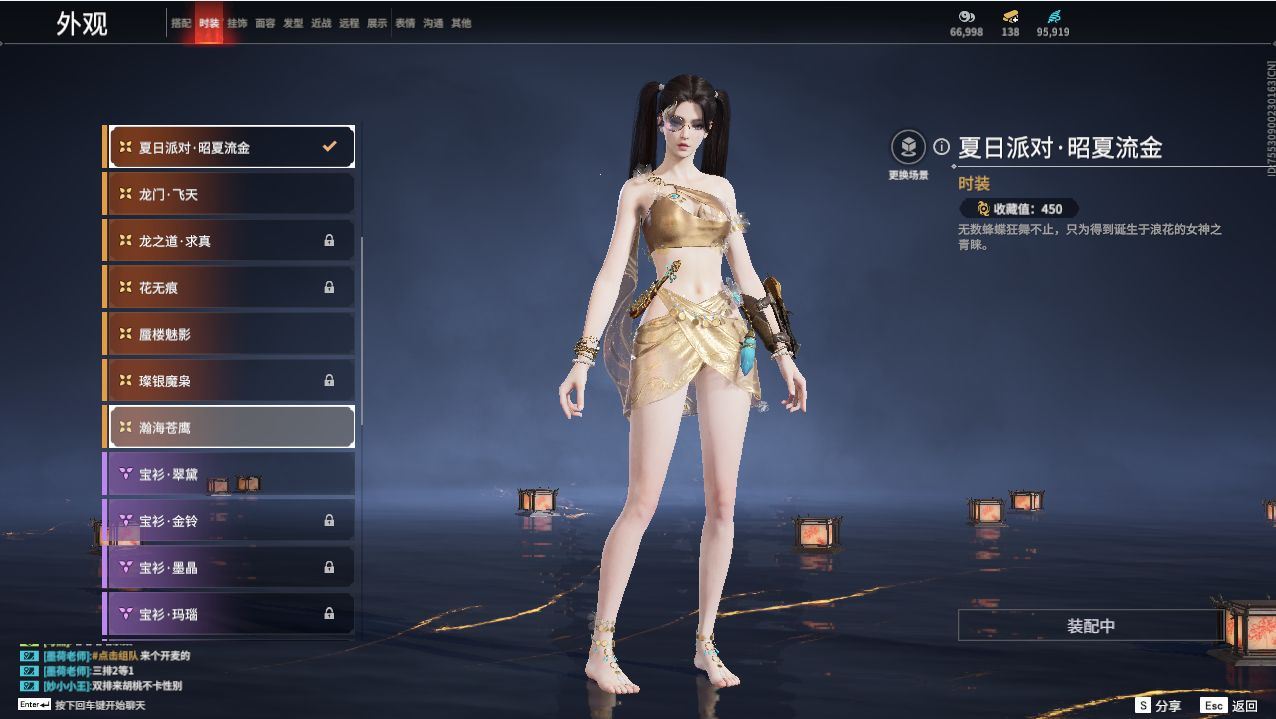This screenshot has height=719, width=1276.
Task: Select the 宝衫·翠黛 outfit
Action: (x=230, y=474)
